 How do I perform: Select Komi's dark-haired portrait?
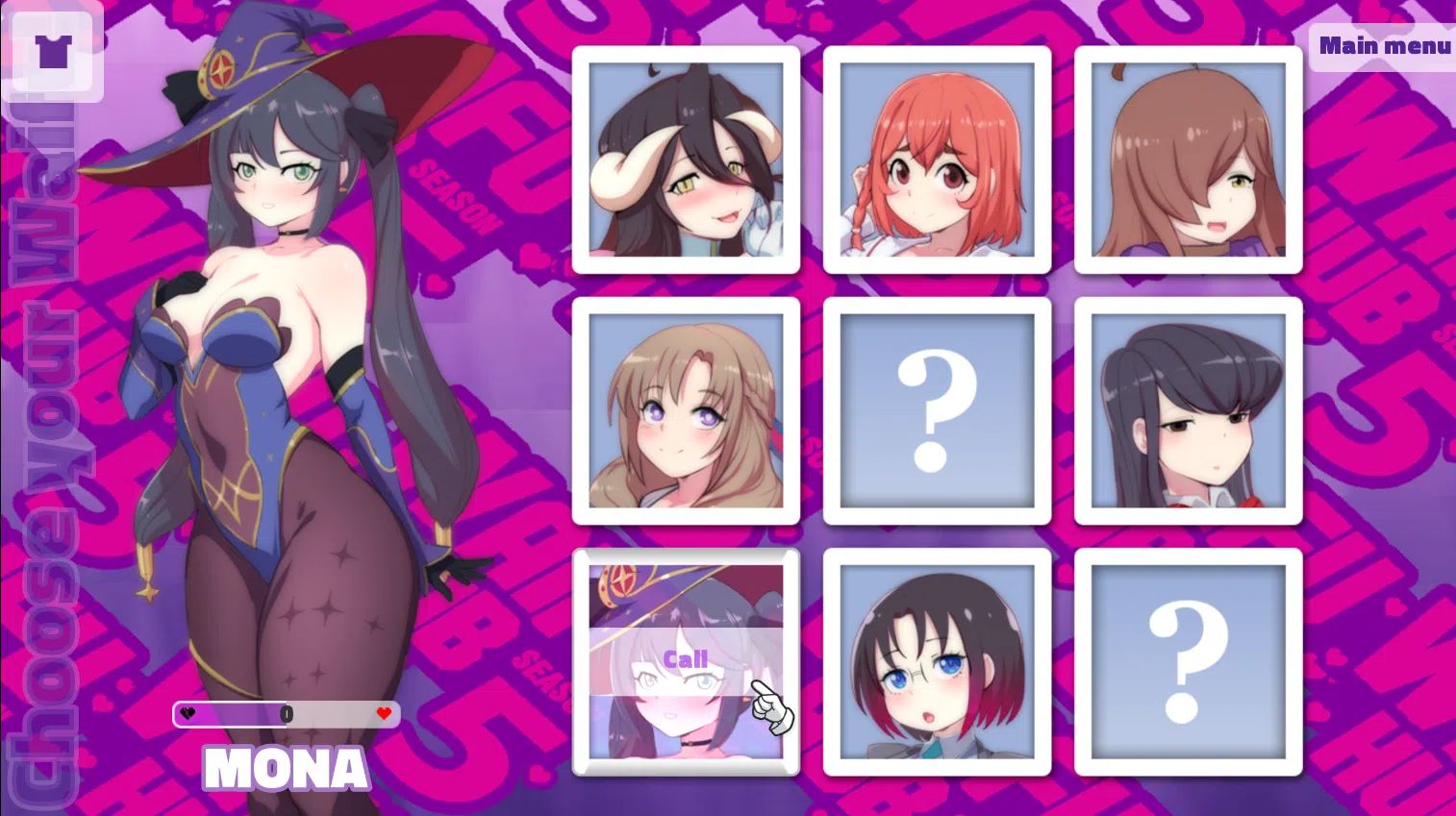[x=1187, y=408]
